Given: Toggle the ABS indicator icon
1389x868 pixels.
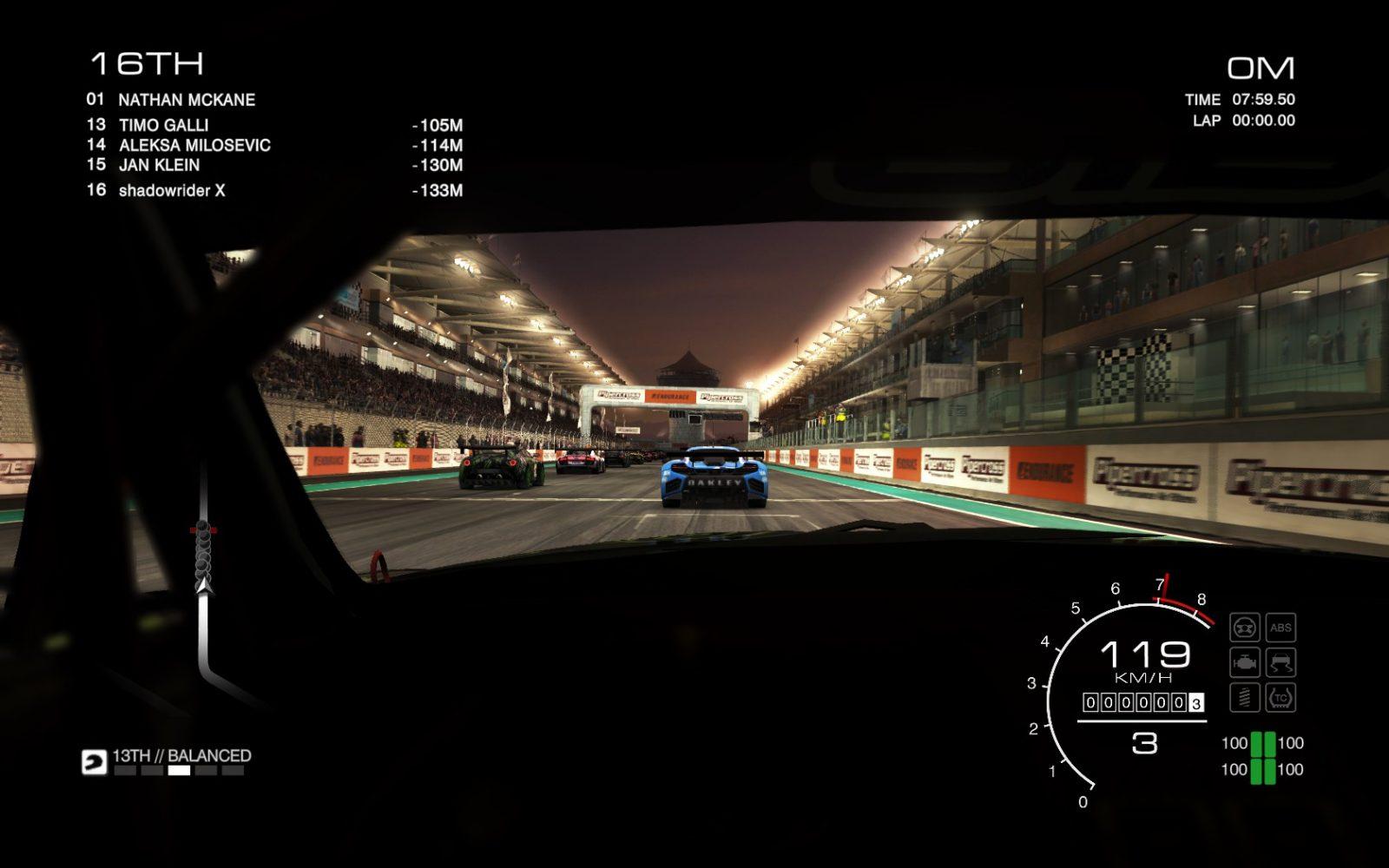Looking at the screenshot, I should coord(1280,628).
